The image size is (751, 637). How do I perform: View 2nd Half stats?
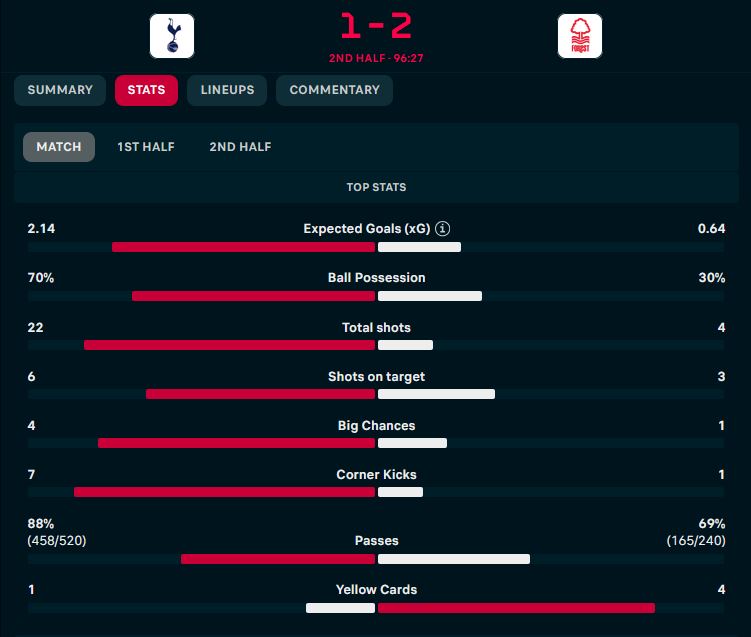point(240,147)
